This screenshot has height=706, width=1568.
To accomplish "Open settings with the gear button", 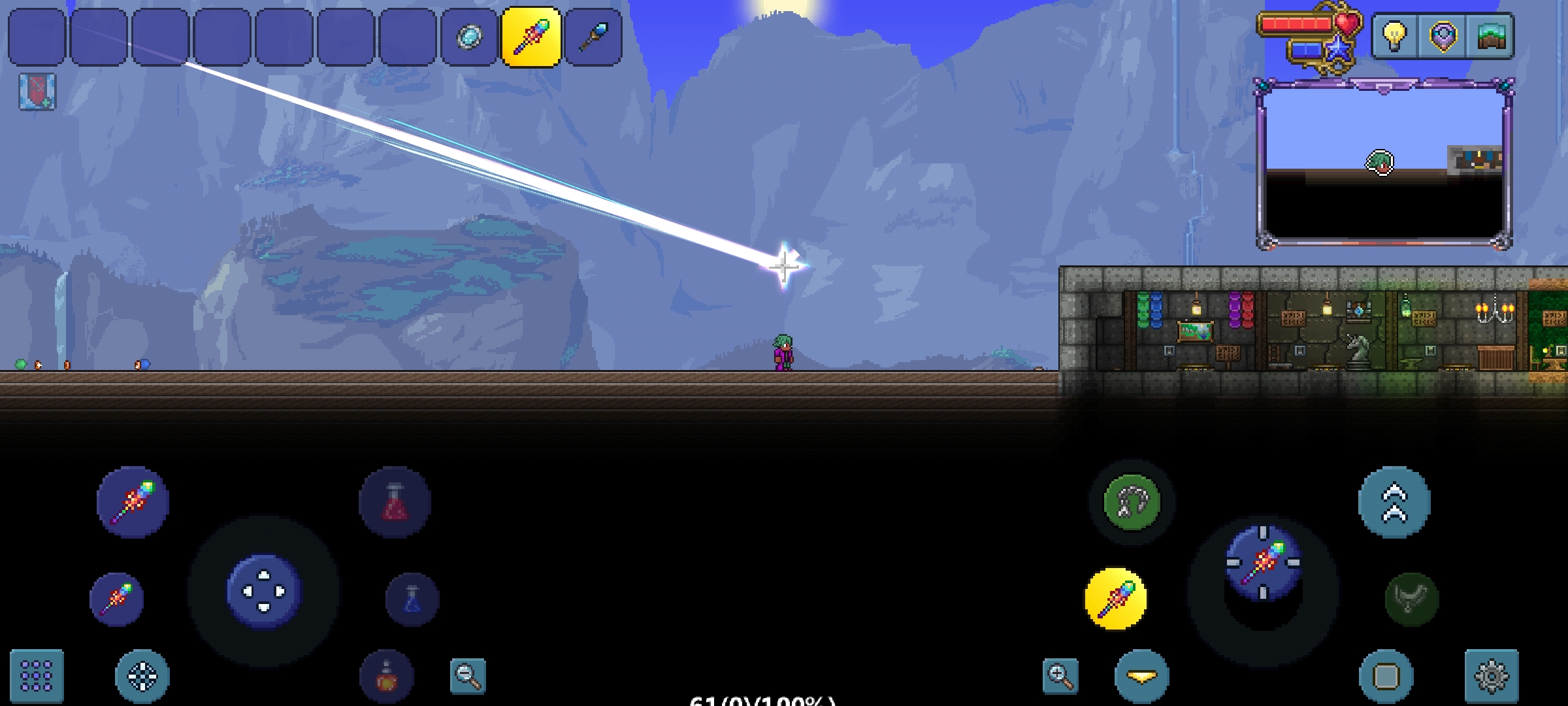I will click(1491, 676).
